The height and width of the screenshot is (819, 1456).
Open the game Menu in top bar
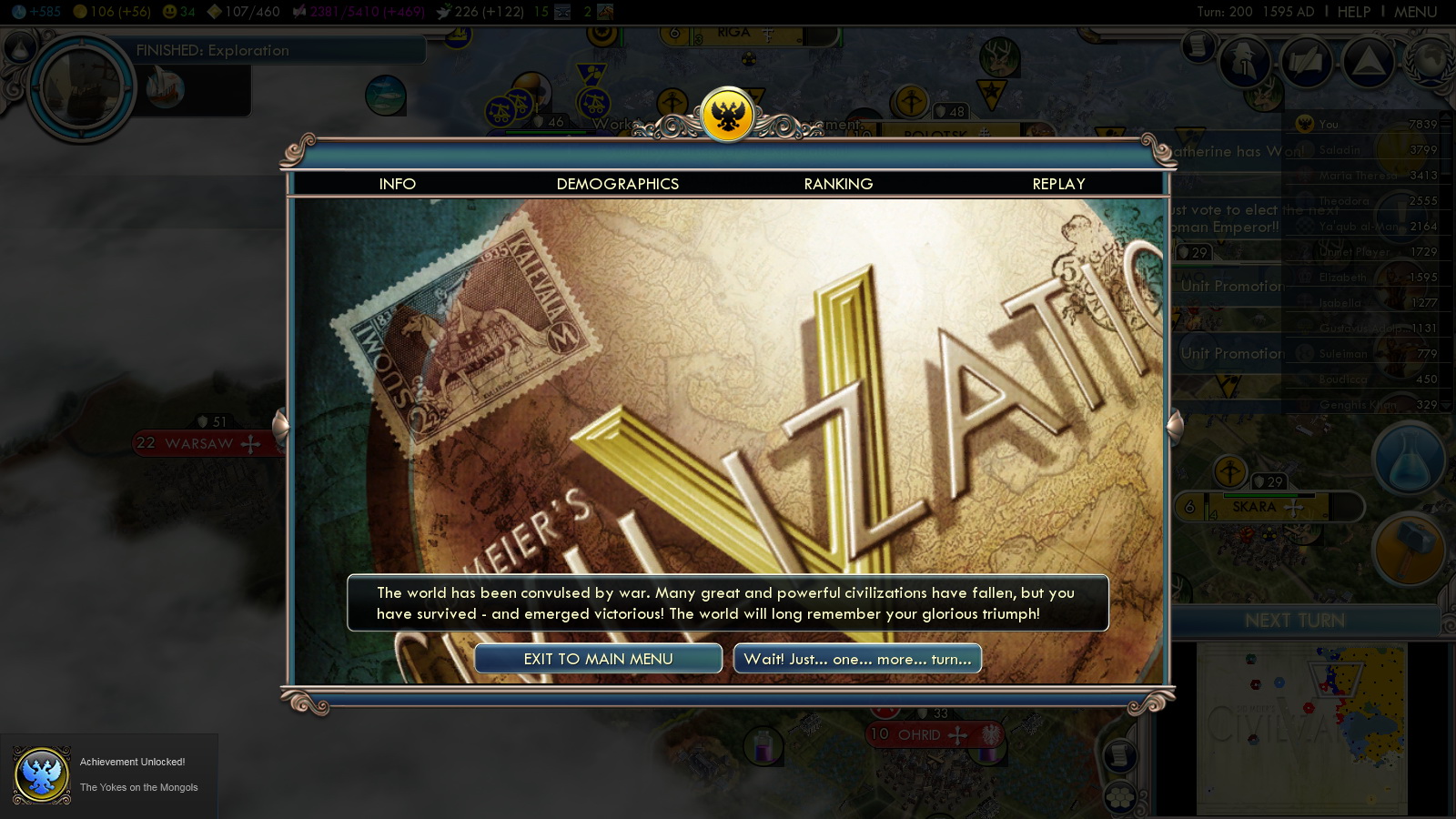tap(1415, 12)
